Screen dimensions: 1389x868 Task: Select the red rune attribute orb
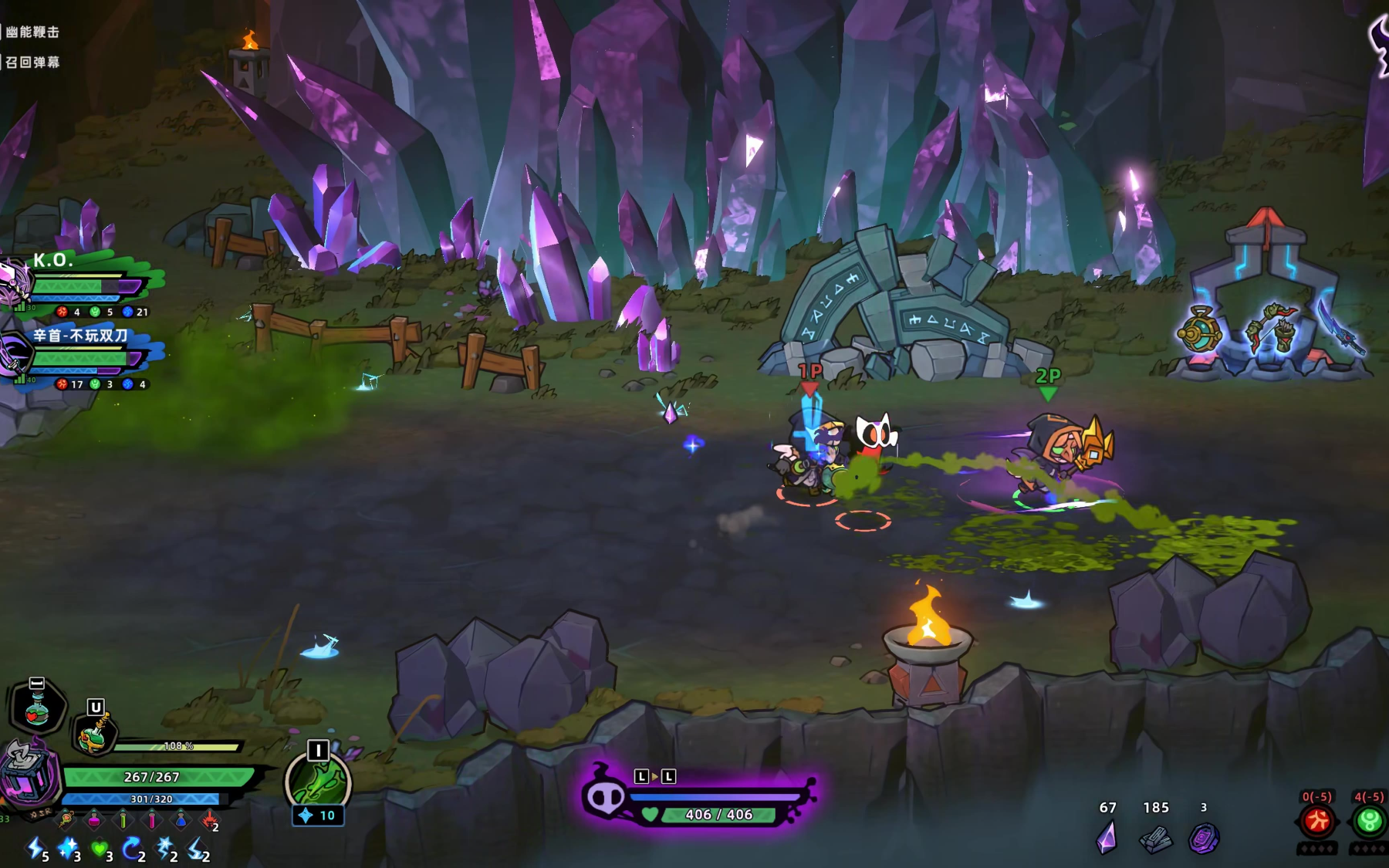tap(1317, 822)
